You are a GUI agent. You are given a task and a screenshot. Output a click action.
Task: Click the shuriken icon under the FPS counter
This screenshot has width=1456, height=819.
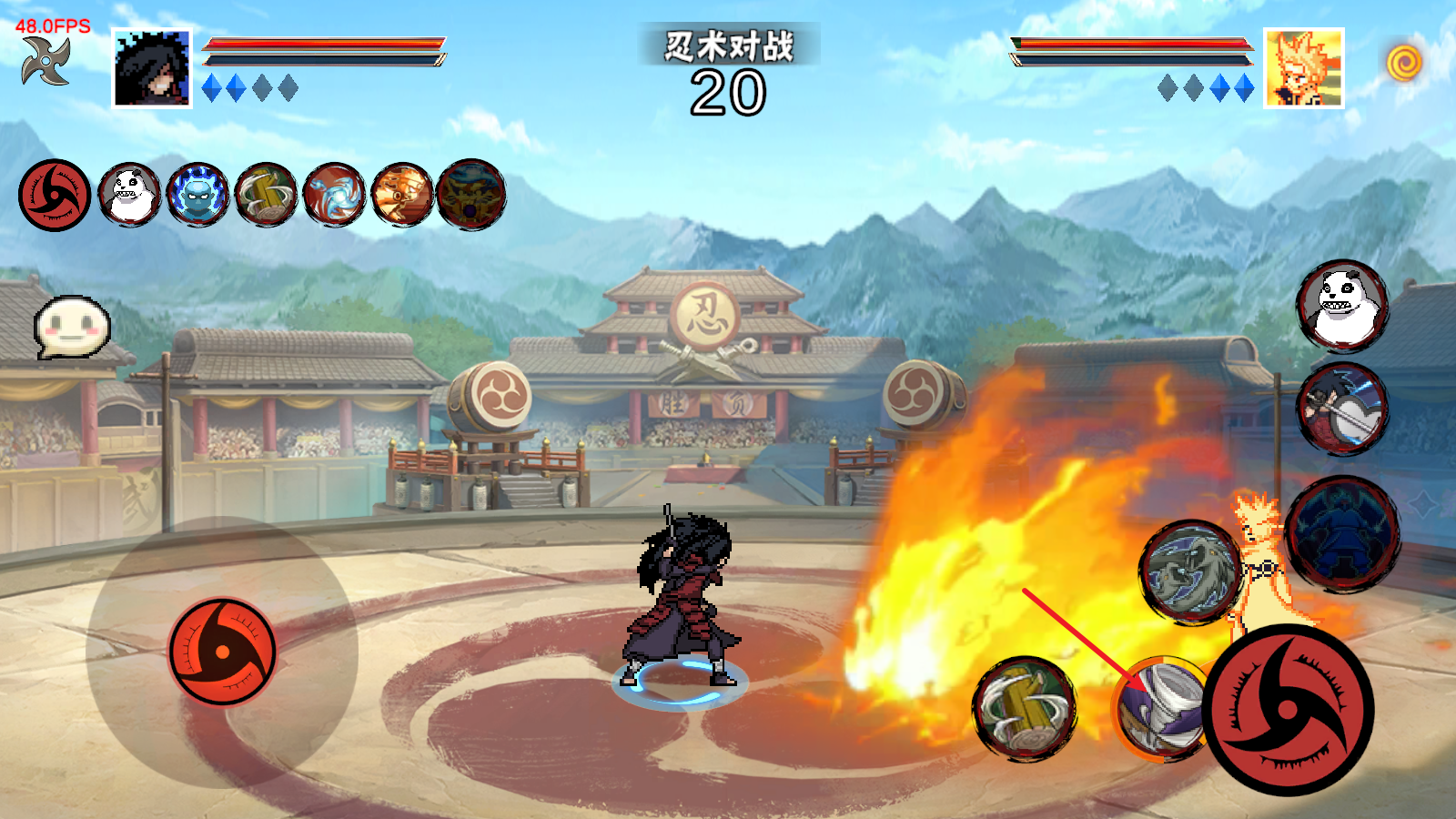[46, 61]
